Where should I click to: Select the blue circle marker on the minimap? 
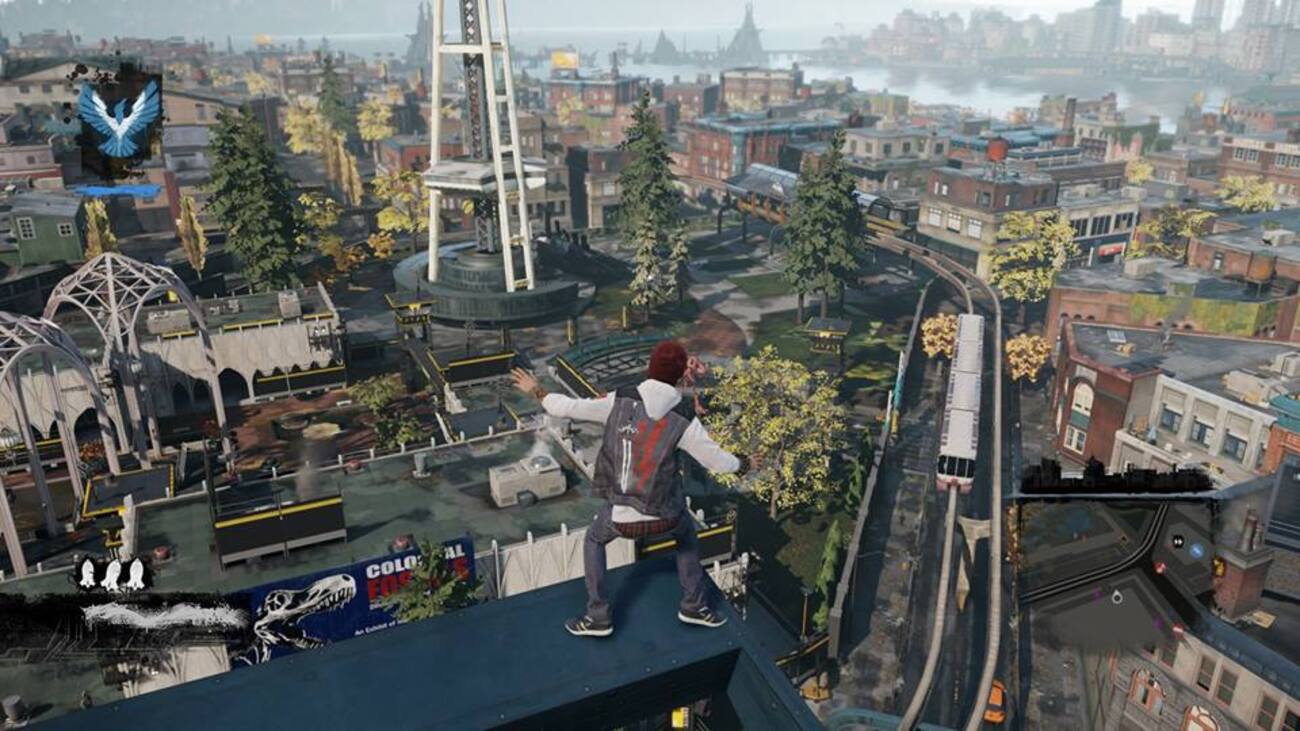[x=1197, y=550]
